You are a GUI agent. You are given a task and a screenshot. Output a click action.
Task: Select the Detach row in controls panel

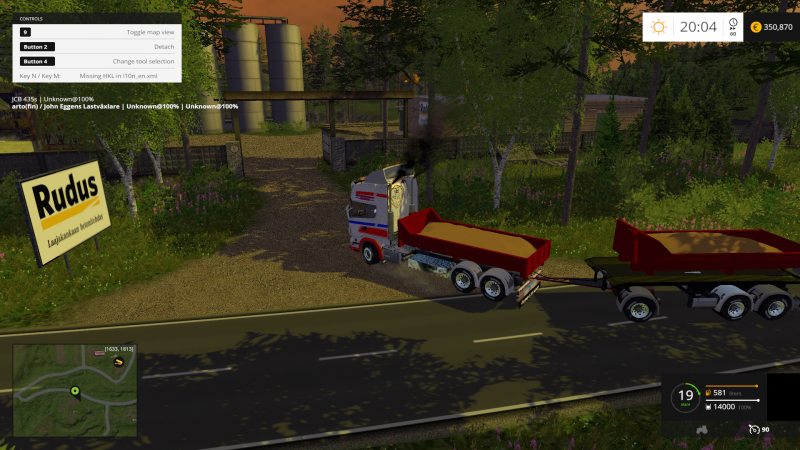97,47
